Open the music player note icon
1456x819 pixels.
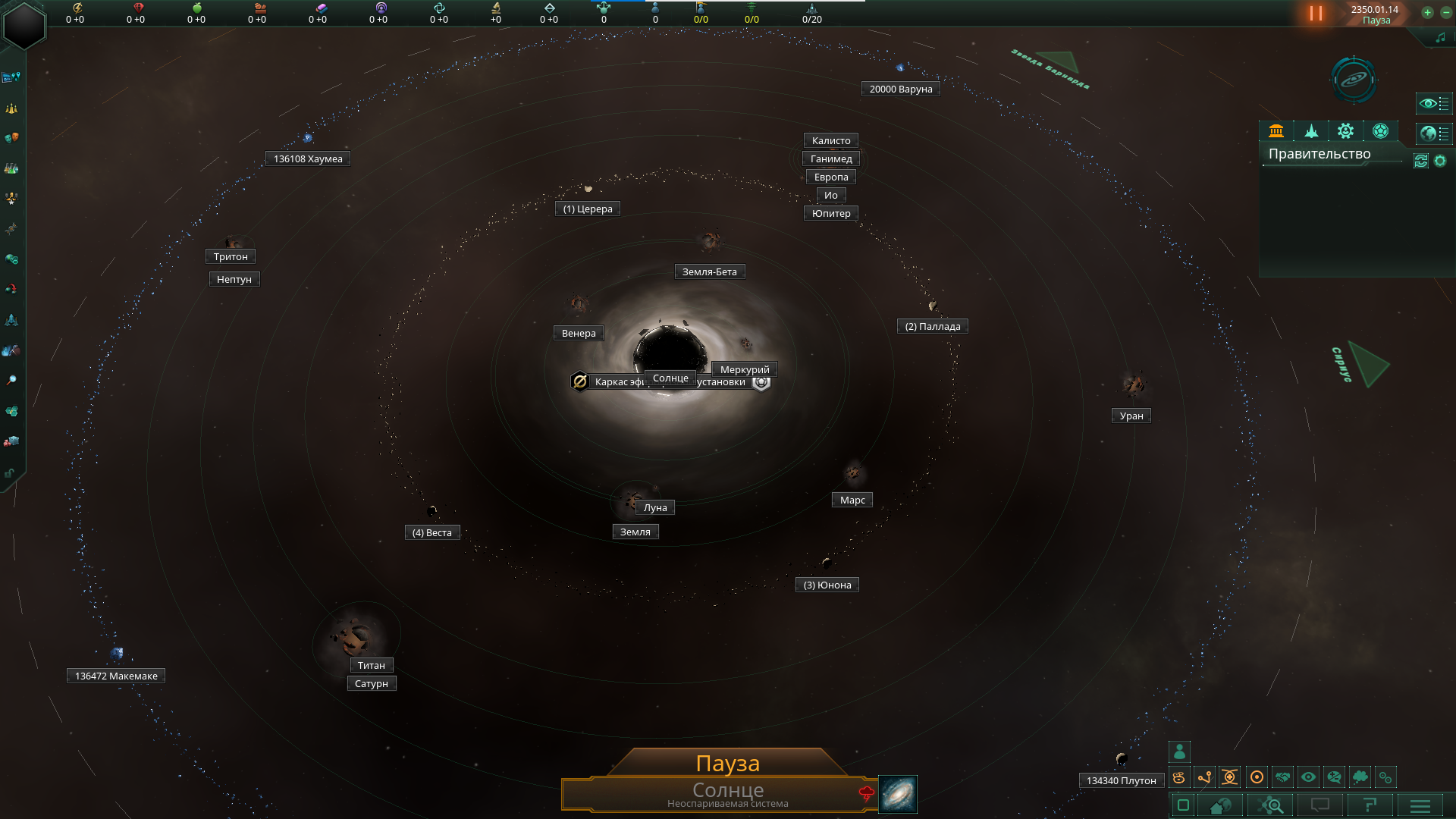(1440, 38)
